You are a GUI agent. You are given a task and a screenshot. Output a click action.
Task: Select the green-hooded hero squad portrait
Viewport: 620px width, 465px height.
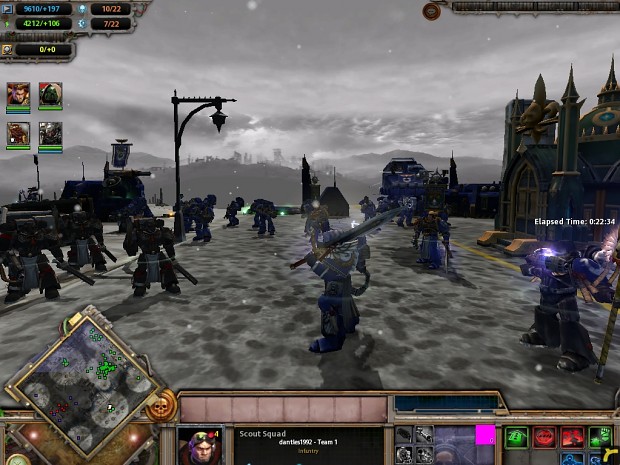(x=50, y=95)
